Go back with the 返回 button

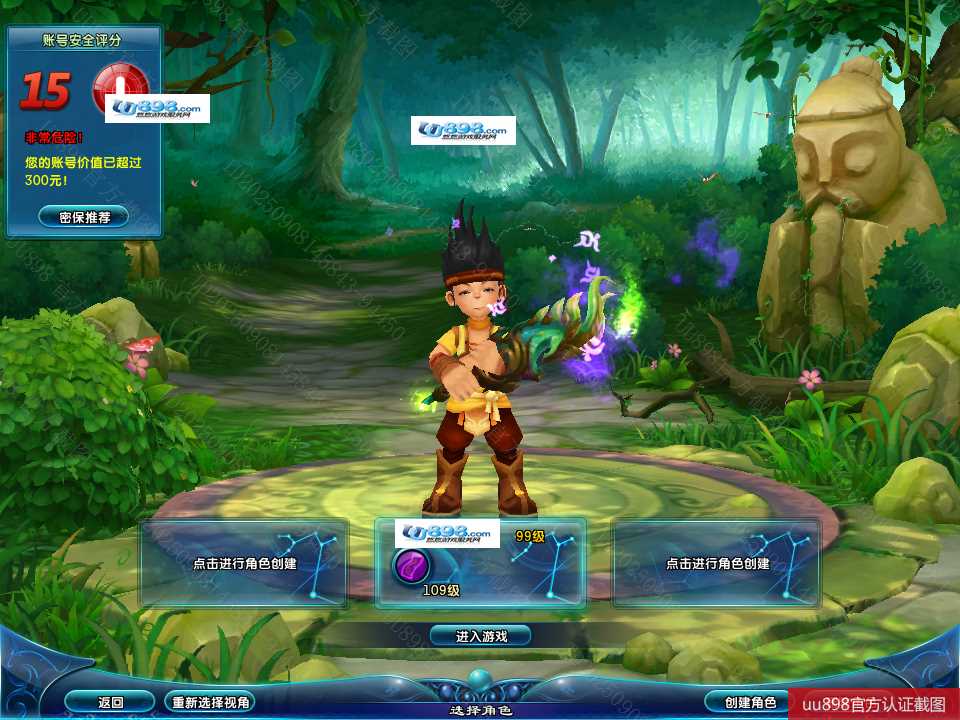[x=110, y=702]
